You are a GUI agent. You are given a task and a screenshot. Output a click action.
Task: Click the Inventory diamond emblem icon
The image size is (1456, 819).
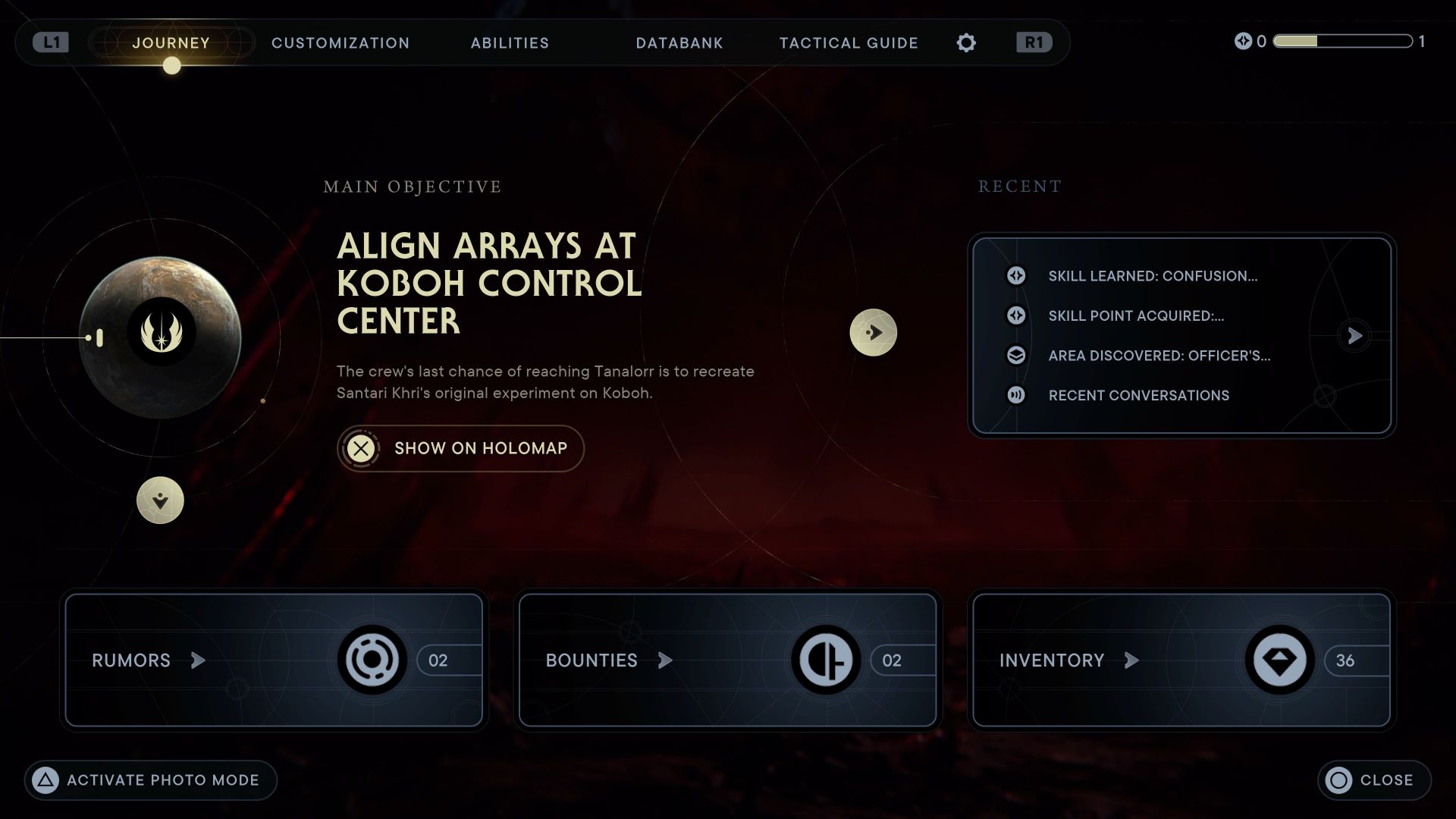tap(1279, 660)
